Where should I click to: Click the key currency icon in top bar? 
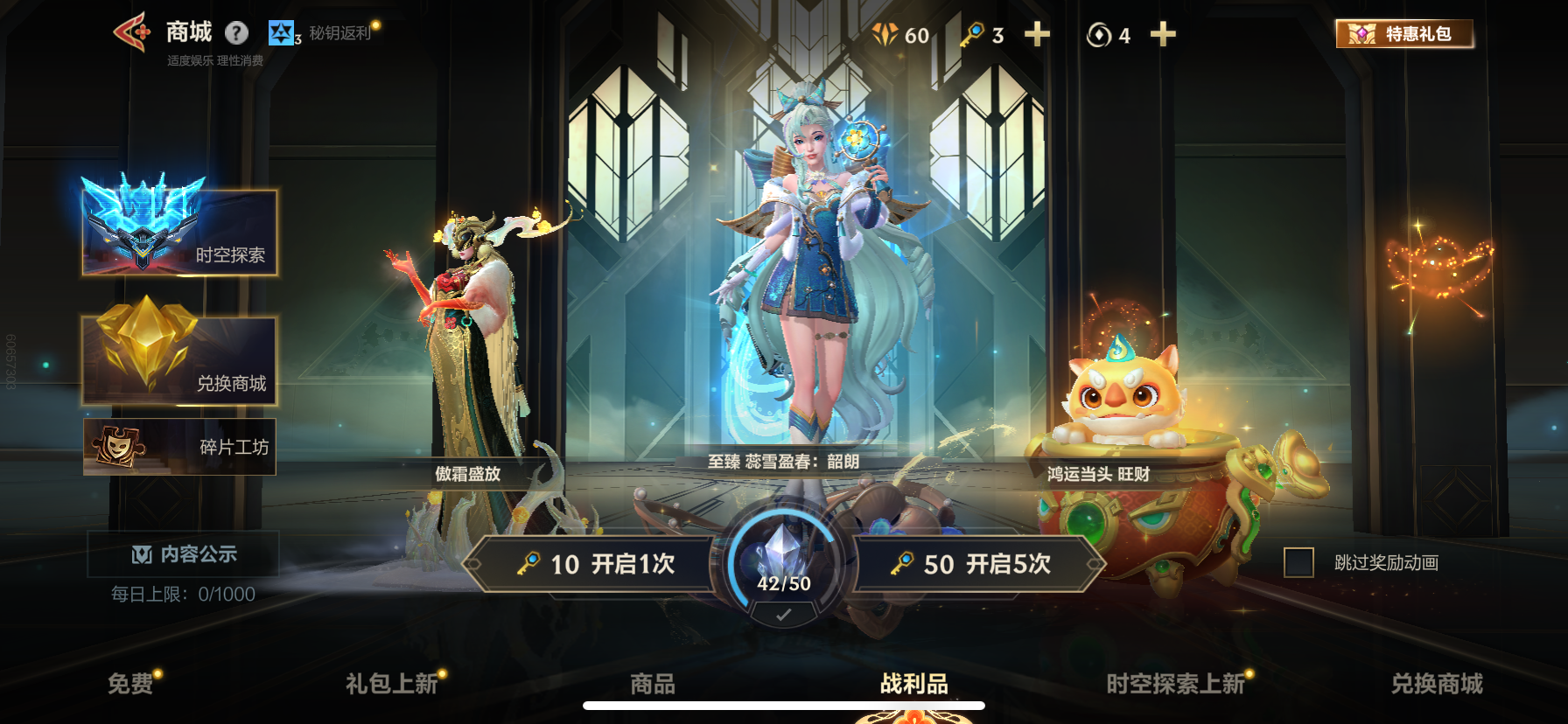pyautogui.click(x=974, y=36)
